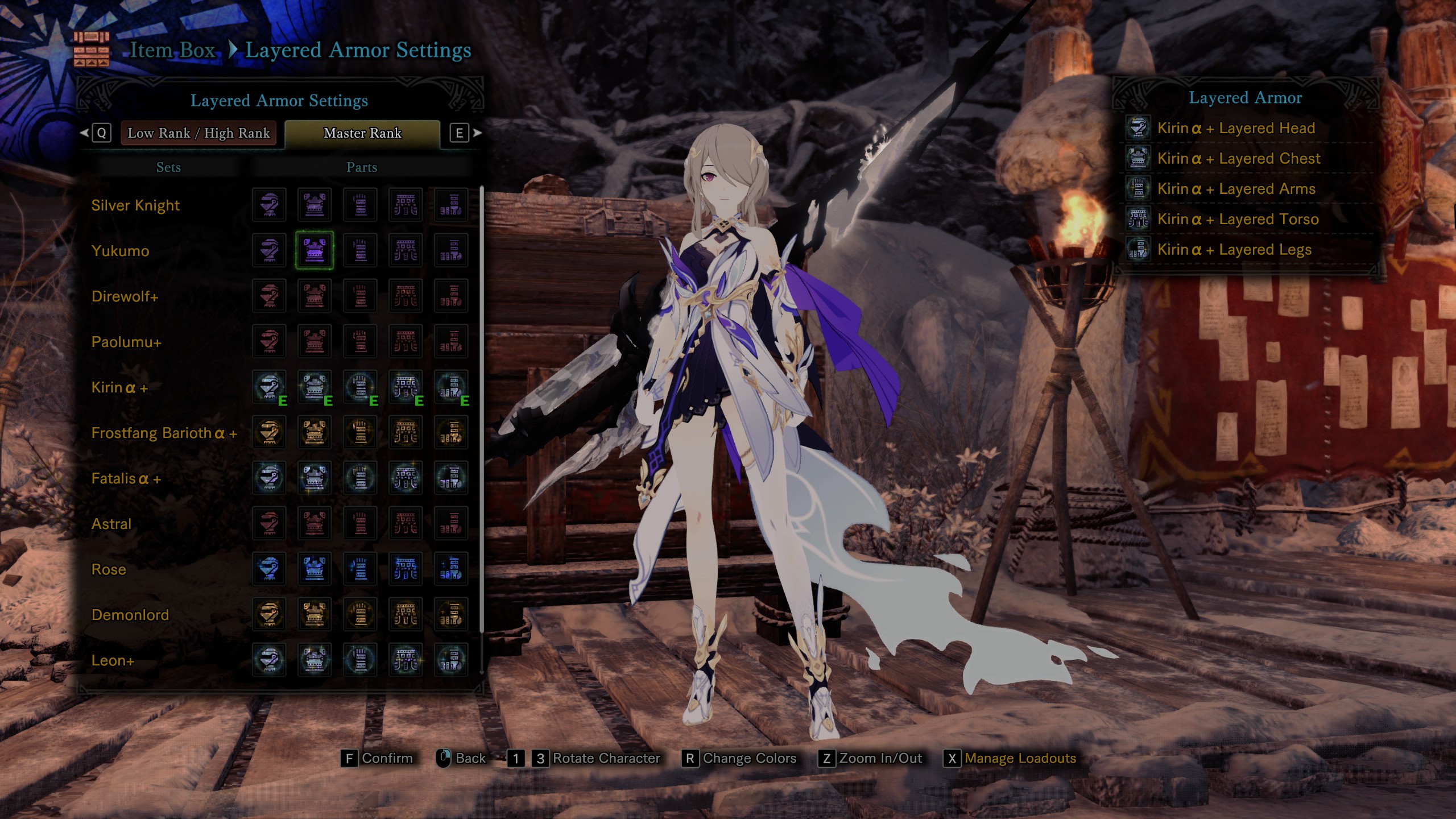Viewport: 1456px width, 819px height.
Task: Choose the equipped Kirin α+ head piece
Action: coord(269,387)
